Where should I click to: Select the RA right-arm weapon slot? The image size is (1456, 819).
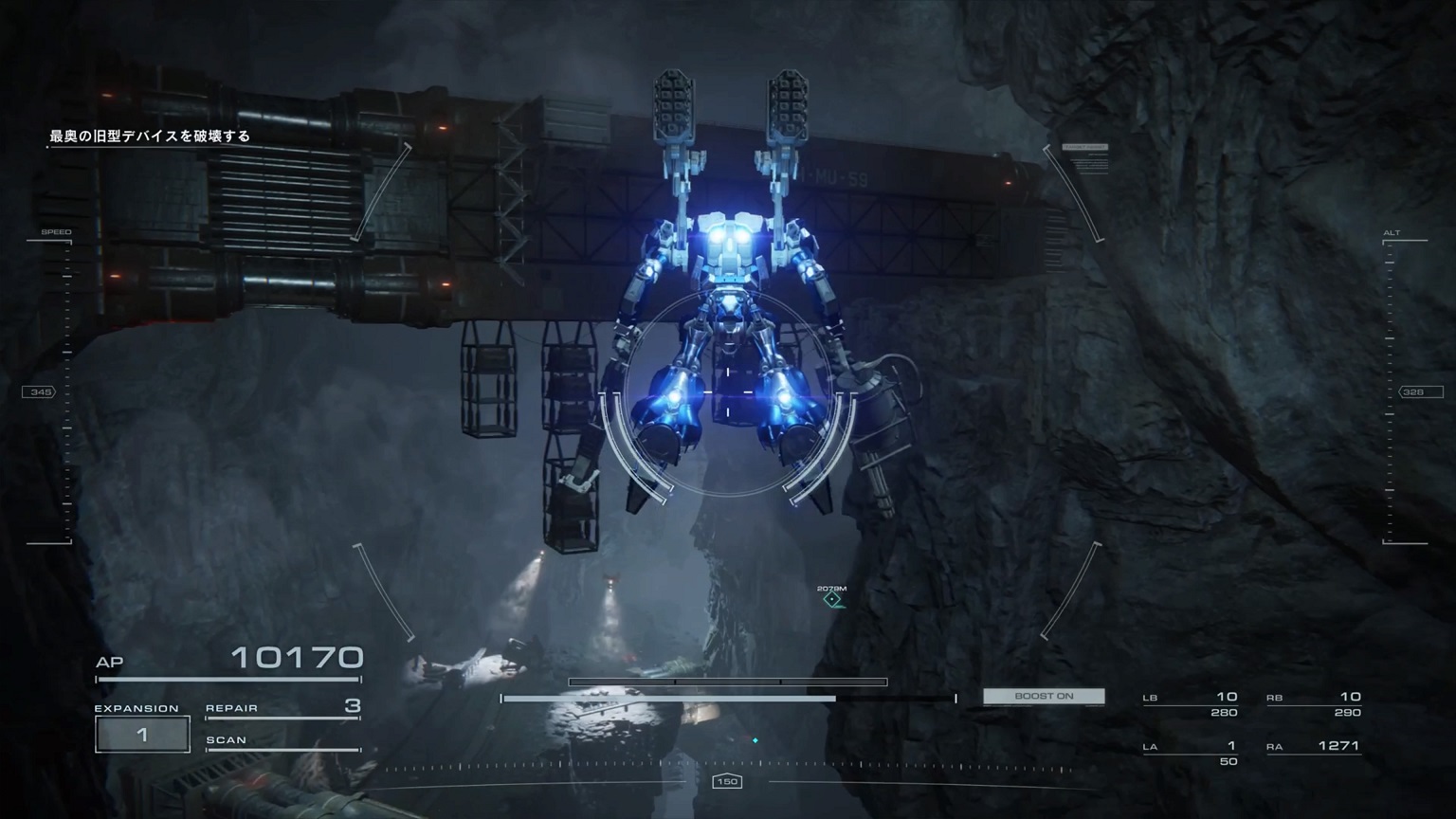[x=1314, y=747]
